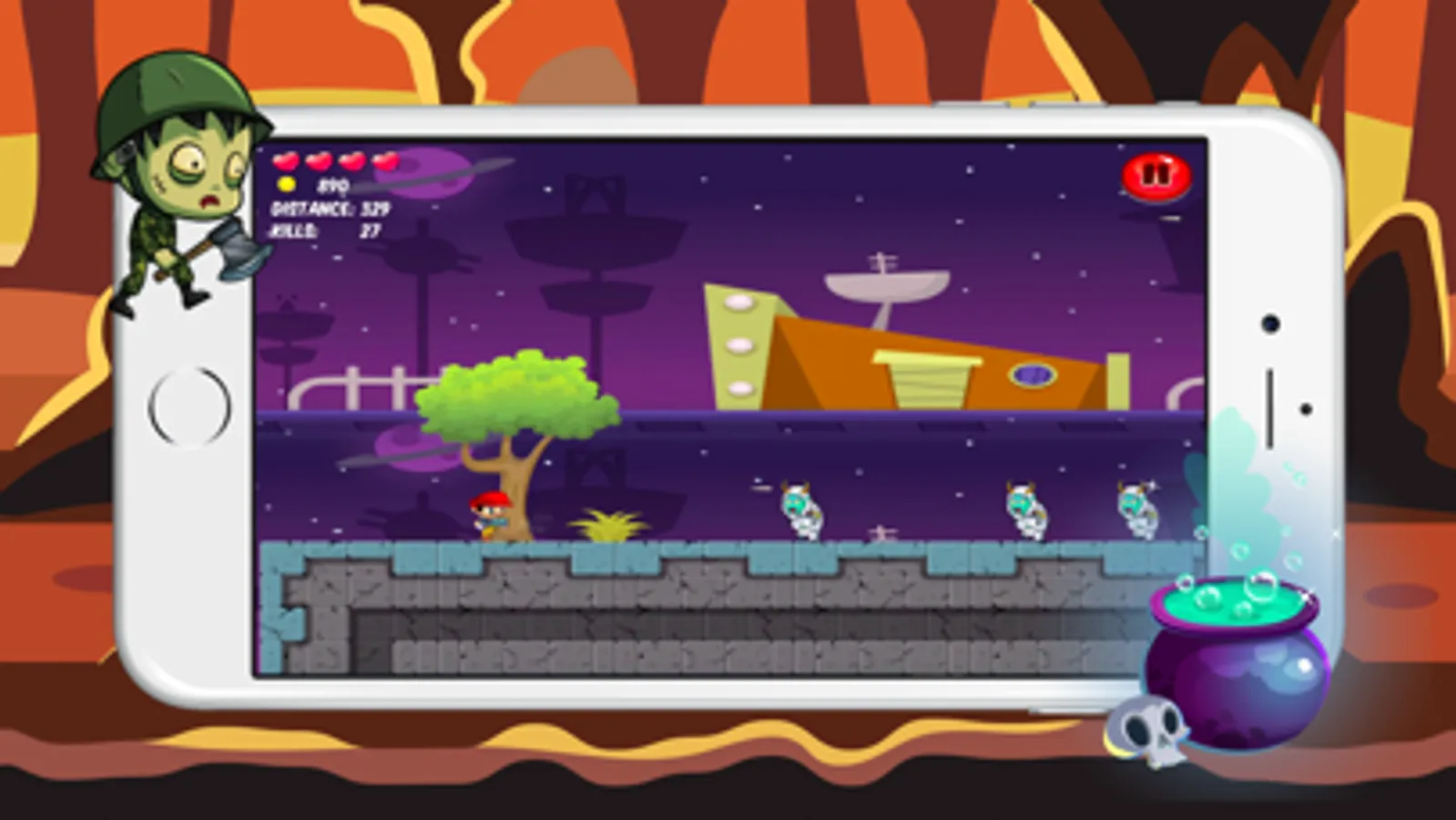This screenshot has height=820, width=1456.
Task: Click the skull beside the cauldron
Action: tap(1145, 729)
